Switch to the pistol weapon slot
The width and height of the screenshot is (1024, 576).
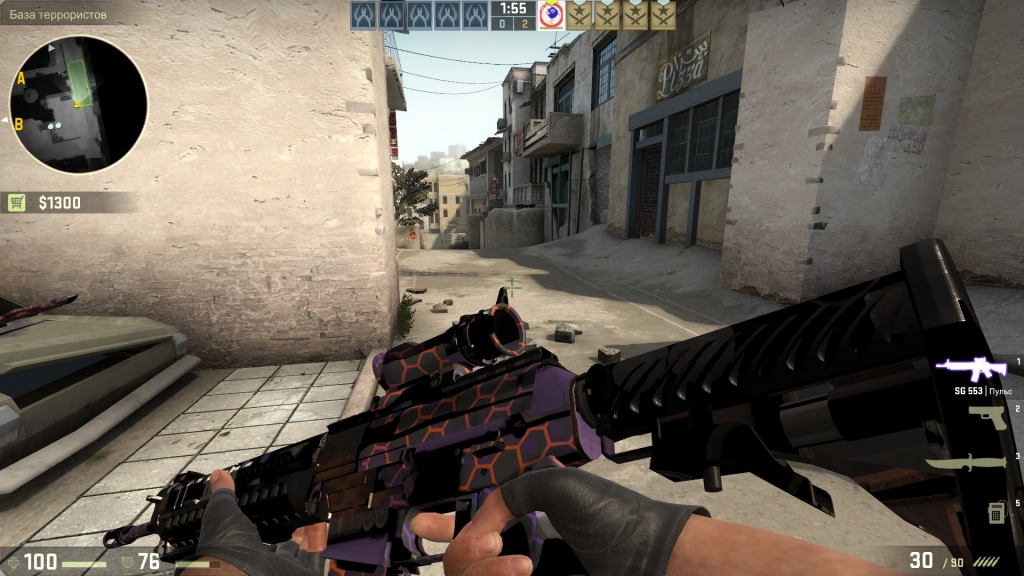pyautogui.click(x=986, y=416)
